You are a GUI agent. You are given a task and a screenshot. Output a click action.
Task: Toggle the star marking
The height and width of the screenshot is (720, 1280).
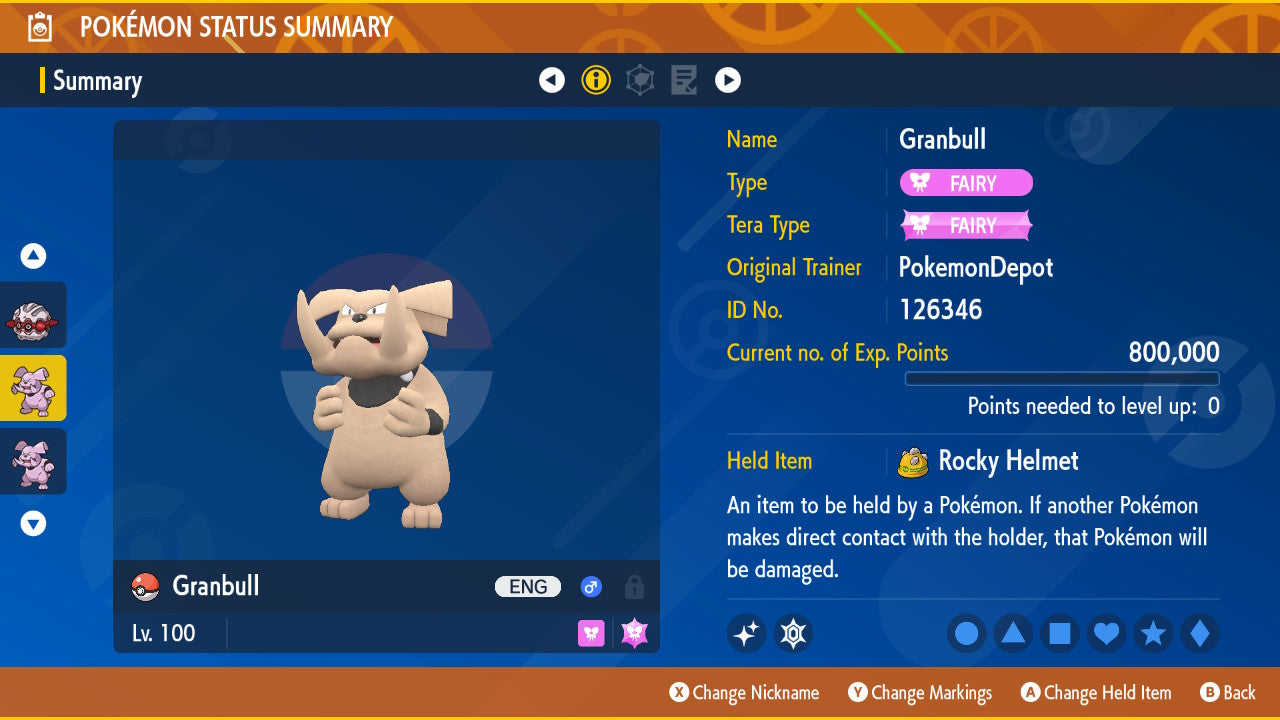click(x=1153, y=633)
